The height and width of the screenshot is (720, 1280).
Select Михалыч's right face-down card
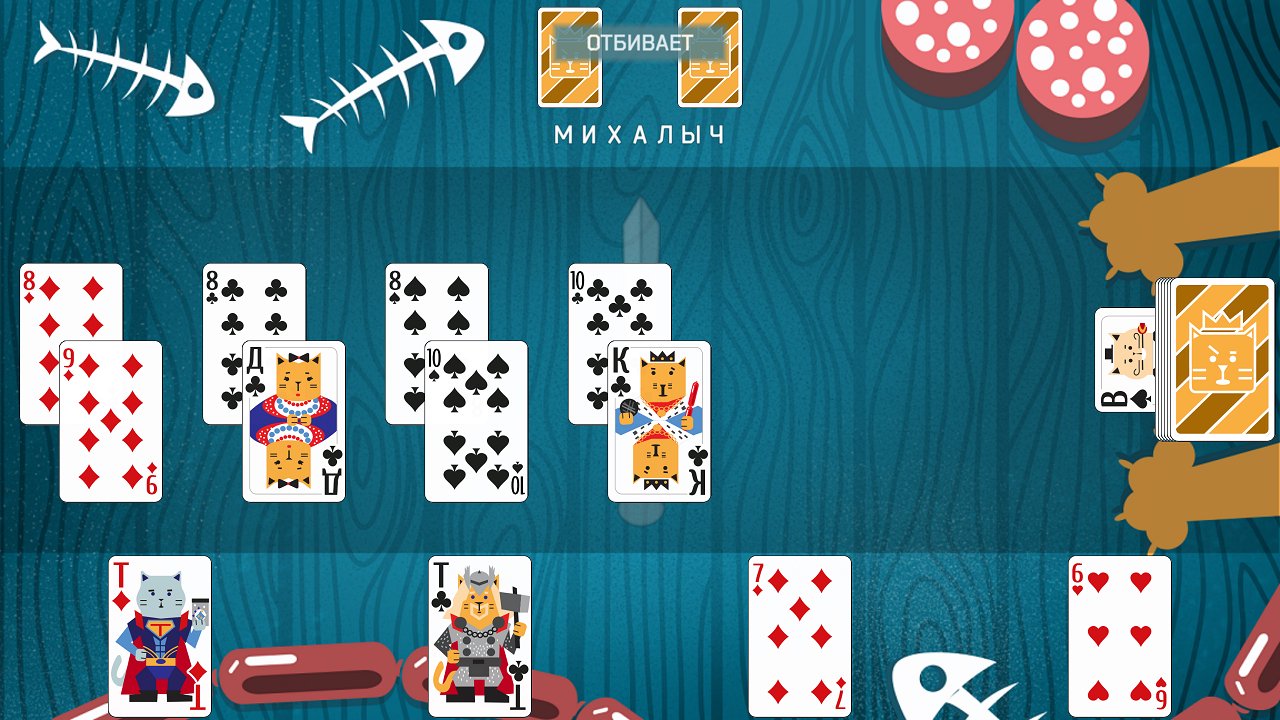(x=711, y=58)
